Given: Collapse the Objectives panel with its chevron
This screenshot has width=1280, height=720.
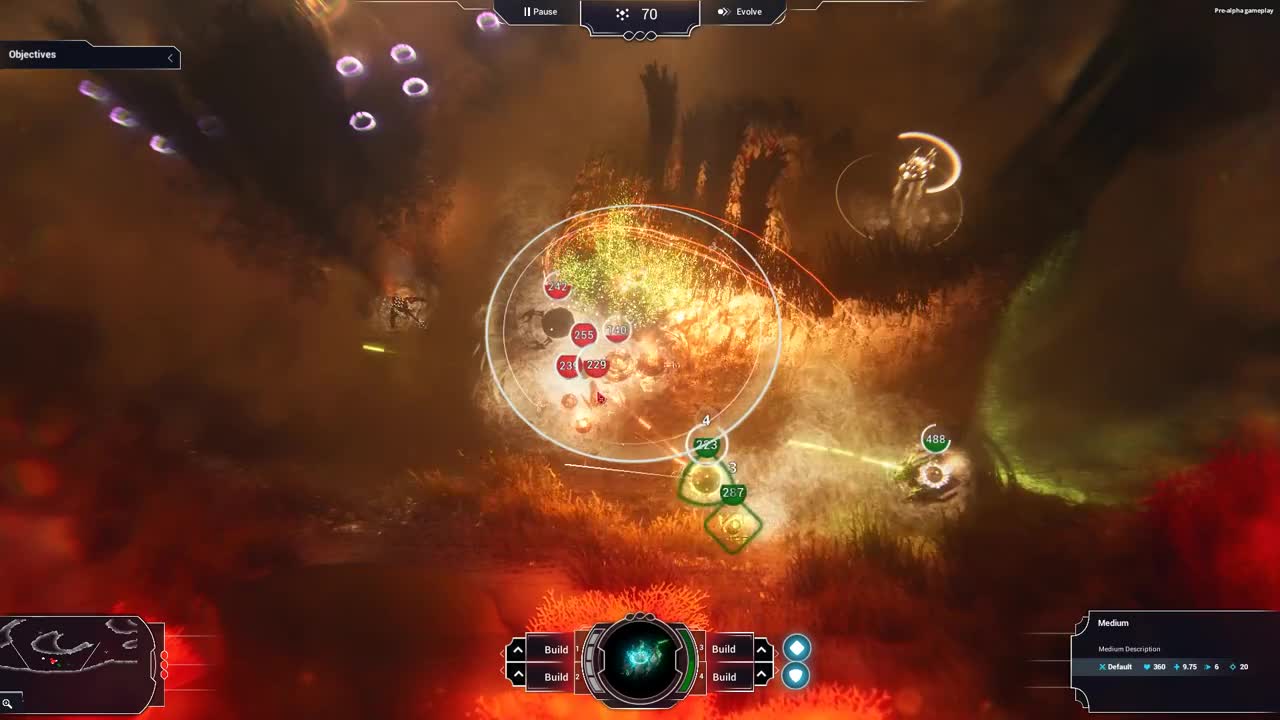Looking at the screenshot, I should 172,57.
